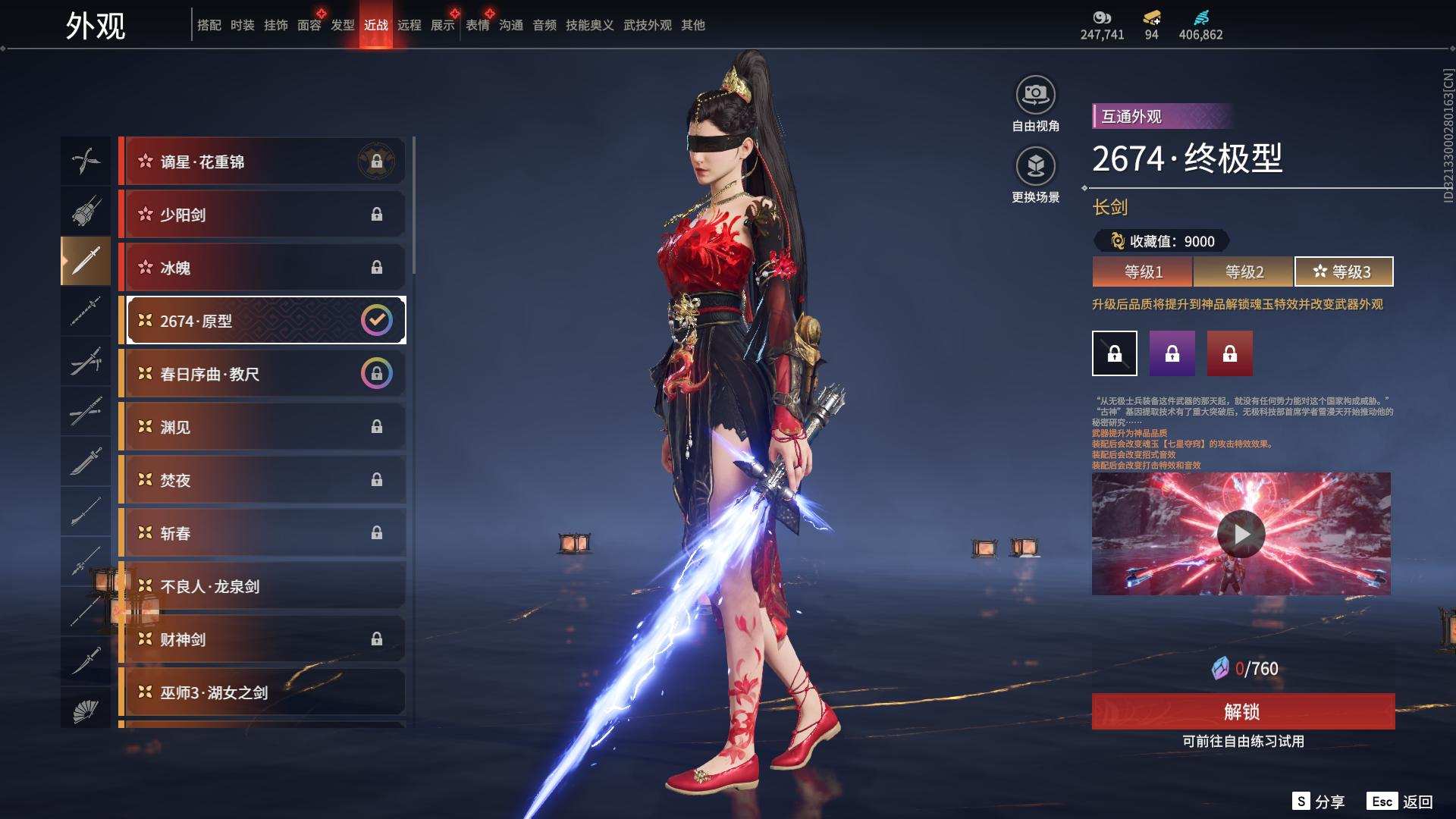Click 返回 to go back
This screenshot has width=1456, height=819.
click(x=1400, y=802)
